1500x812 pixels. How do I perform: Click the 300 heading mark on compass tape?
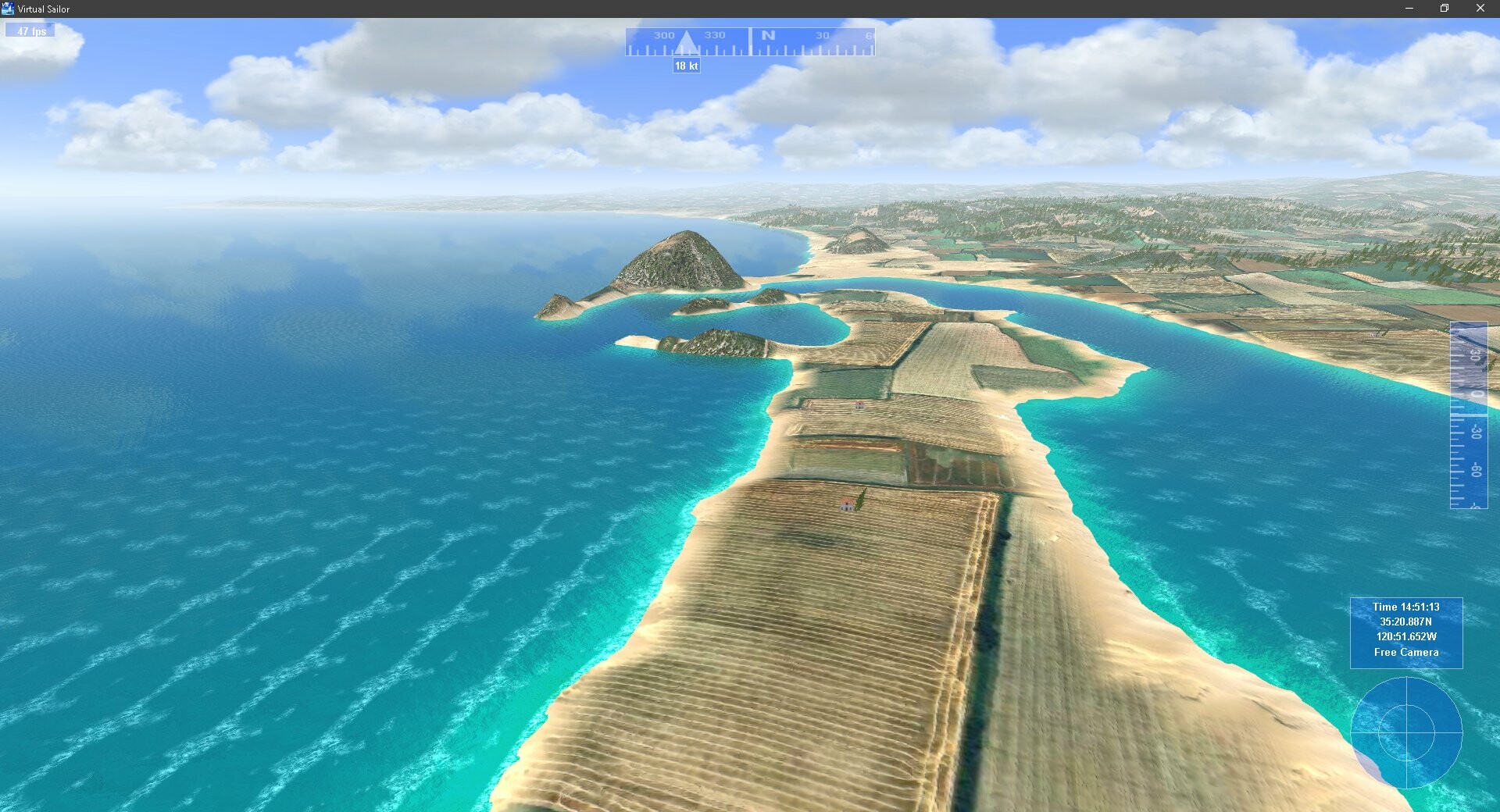click(x=664, y=35)
